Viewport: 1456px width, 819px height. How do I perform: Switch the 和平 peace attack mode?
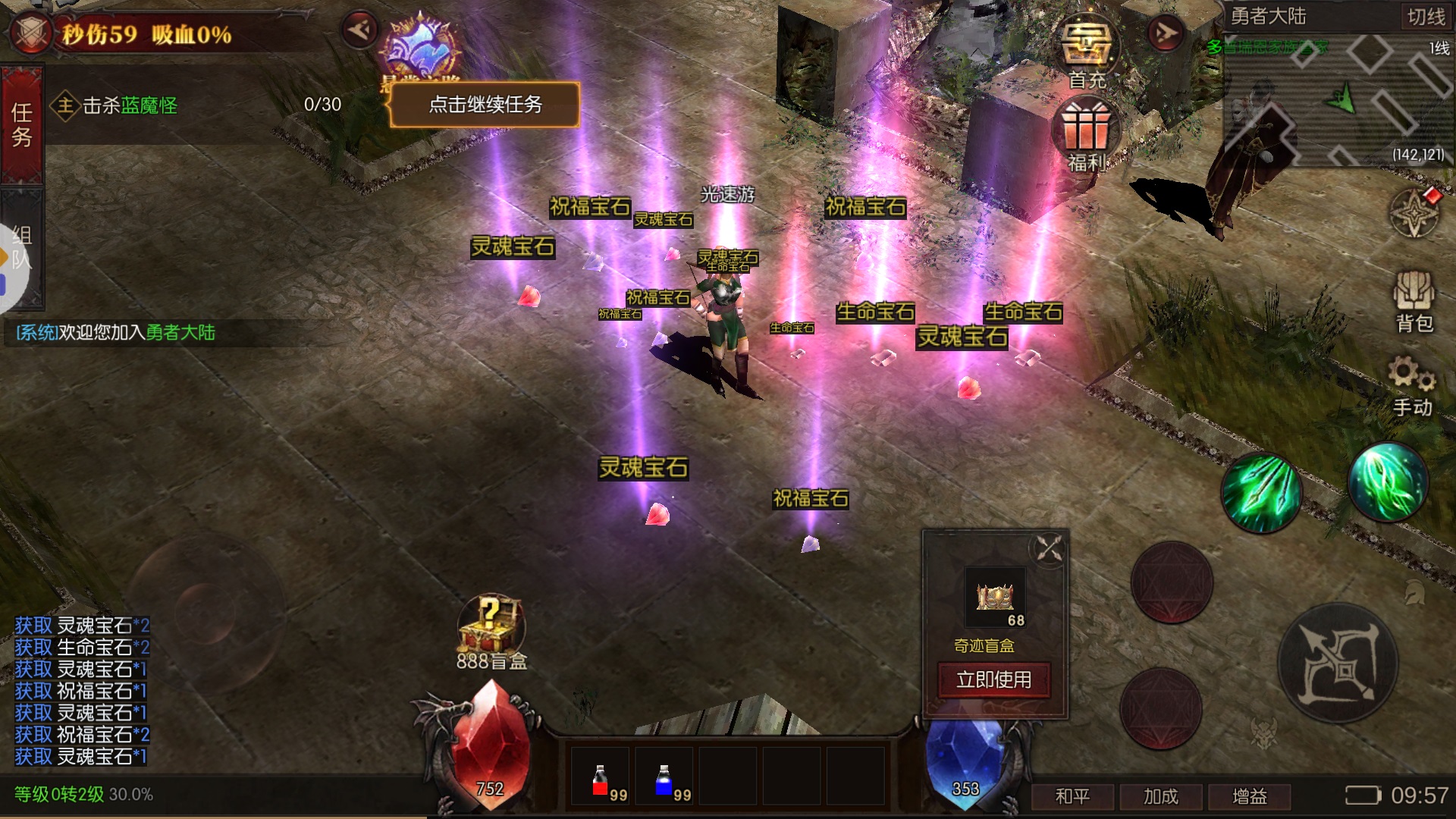coord(1072,796)
